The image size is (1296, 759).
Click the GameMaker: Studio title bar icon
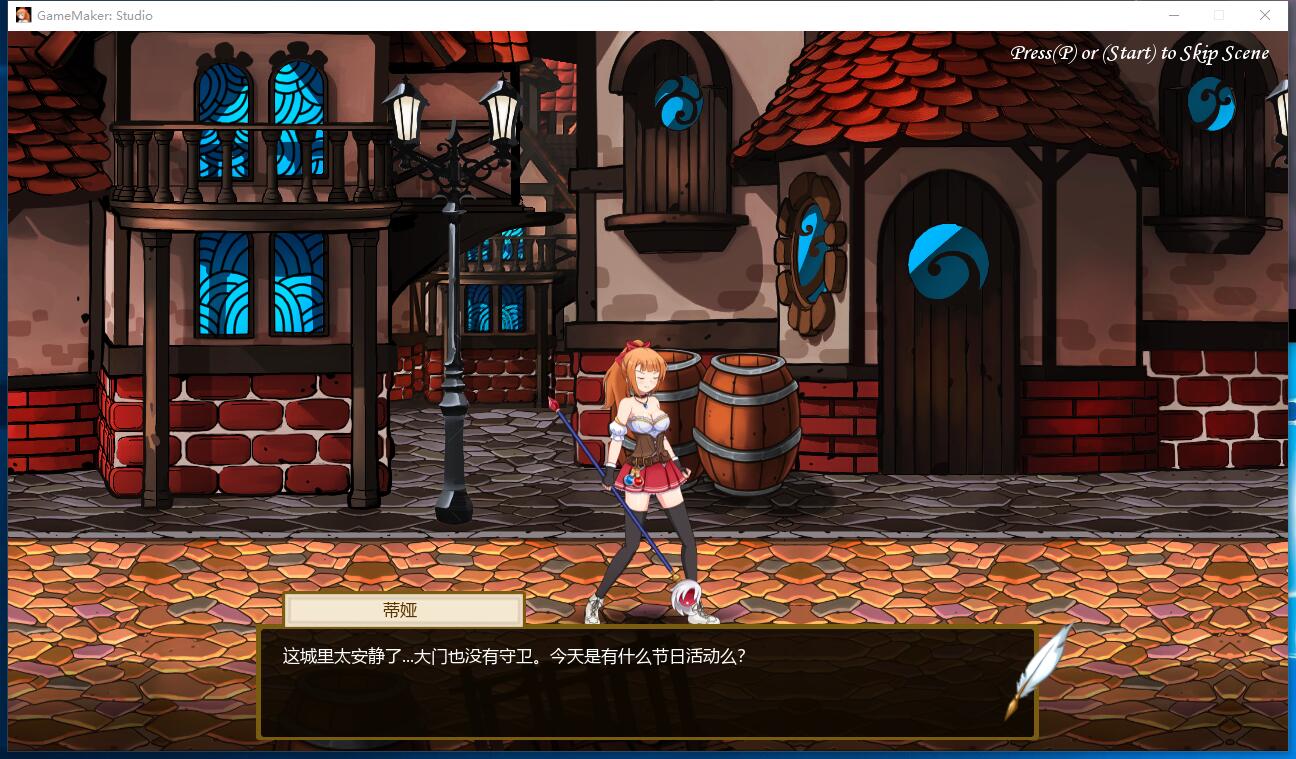[x=25, y=15]
